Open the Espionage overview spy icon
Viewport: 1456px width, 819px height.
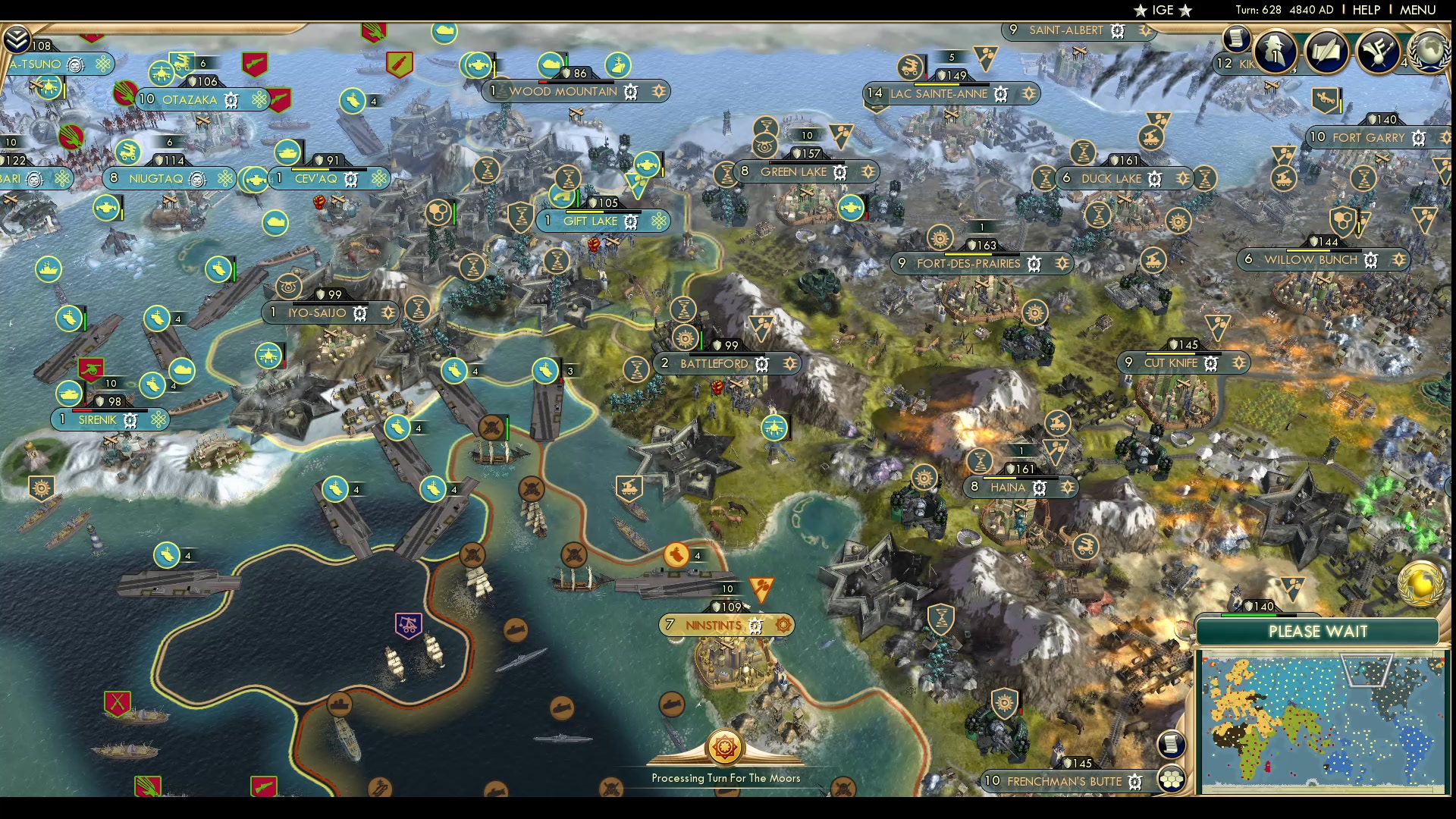(x=1276, y=52)
